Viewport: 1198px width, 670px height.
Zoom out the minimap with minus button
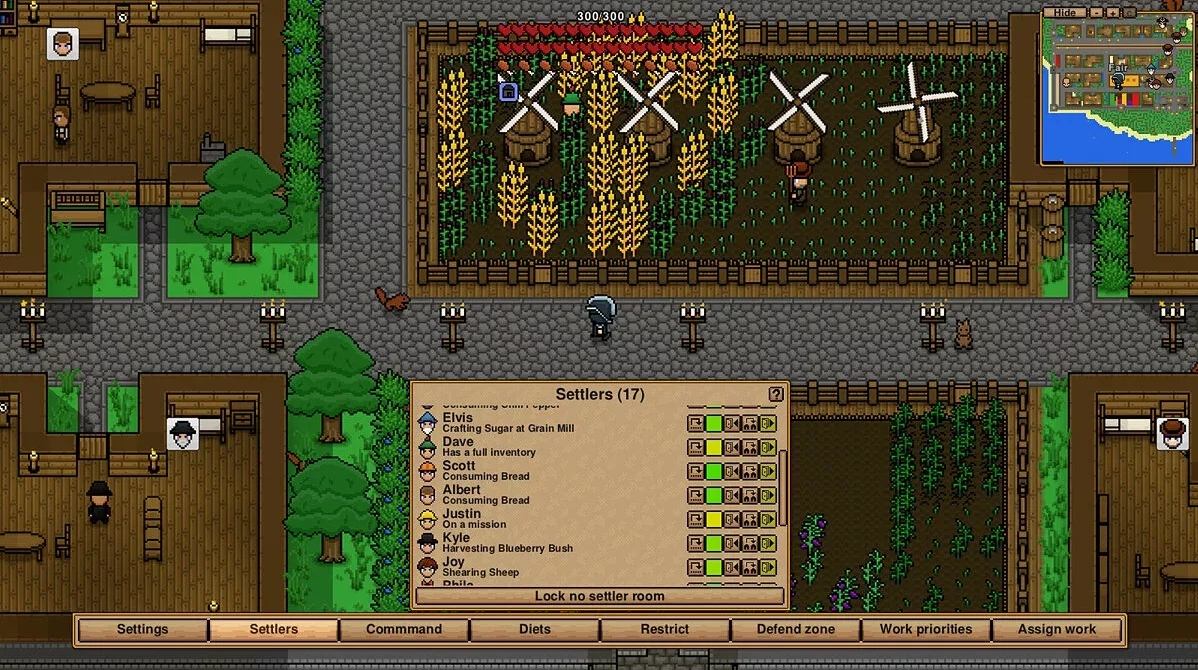[x=1096, y=12]
